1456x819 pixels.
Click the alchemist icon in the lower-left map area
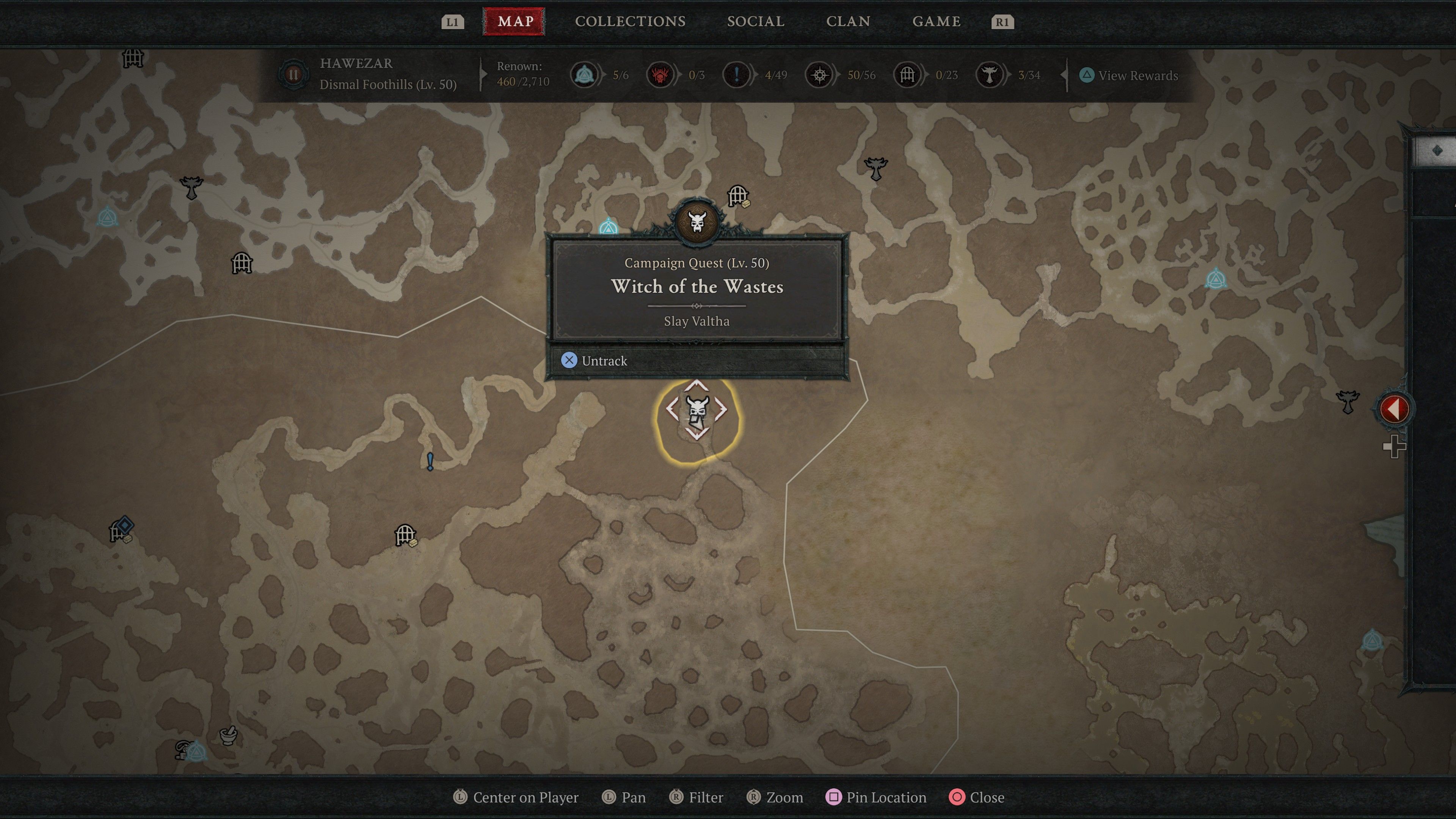(x=228, y=736)
